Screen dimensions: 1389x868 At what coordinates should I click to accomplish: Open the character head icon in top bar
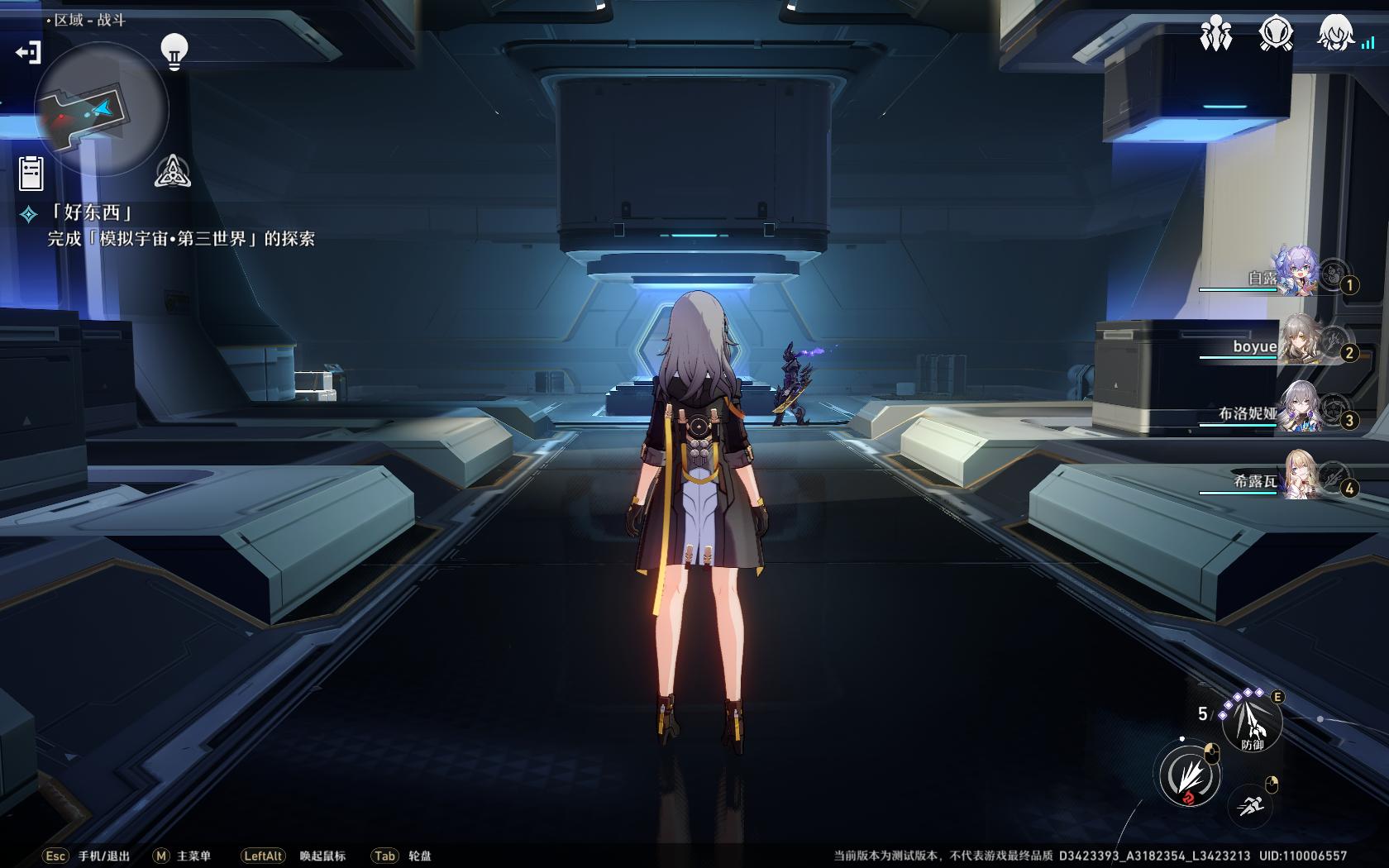[x=1334, y=36]
